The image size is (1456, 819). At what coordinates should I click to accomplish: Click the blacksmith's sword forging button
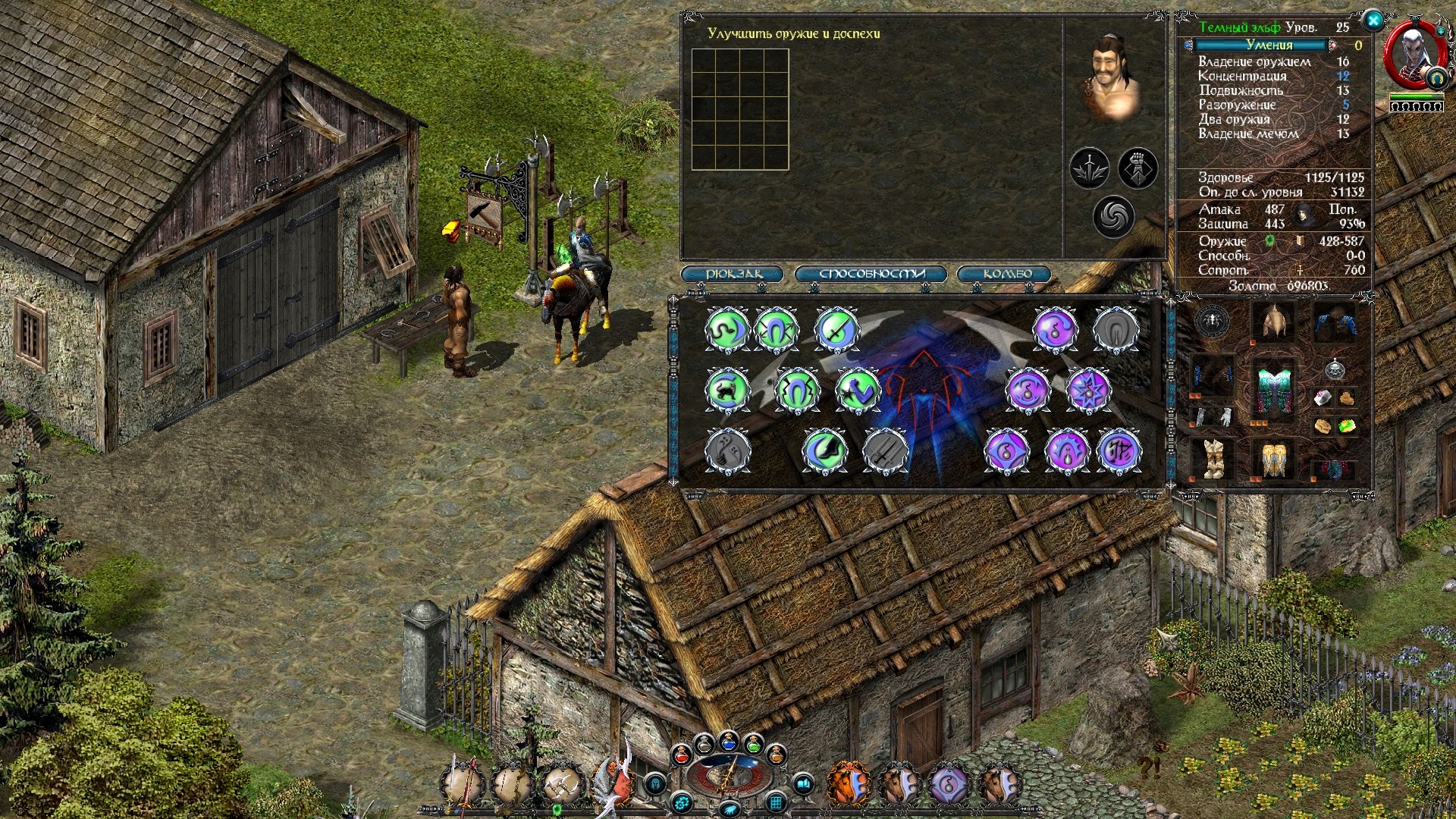pos(1090,168)
